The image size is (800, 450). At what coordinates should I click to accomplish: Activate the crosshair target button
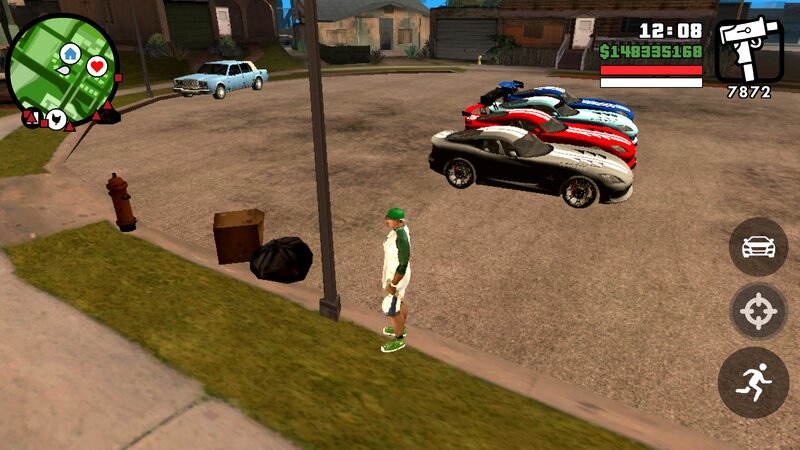point(759,313)
